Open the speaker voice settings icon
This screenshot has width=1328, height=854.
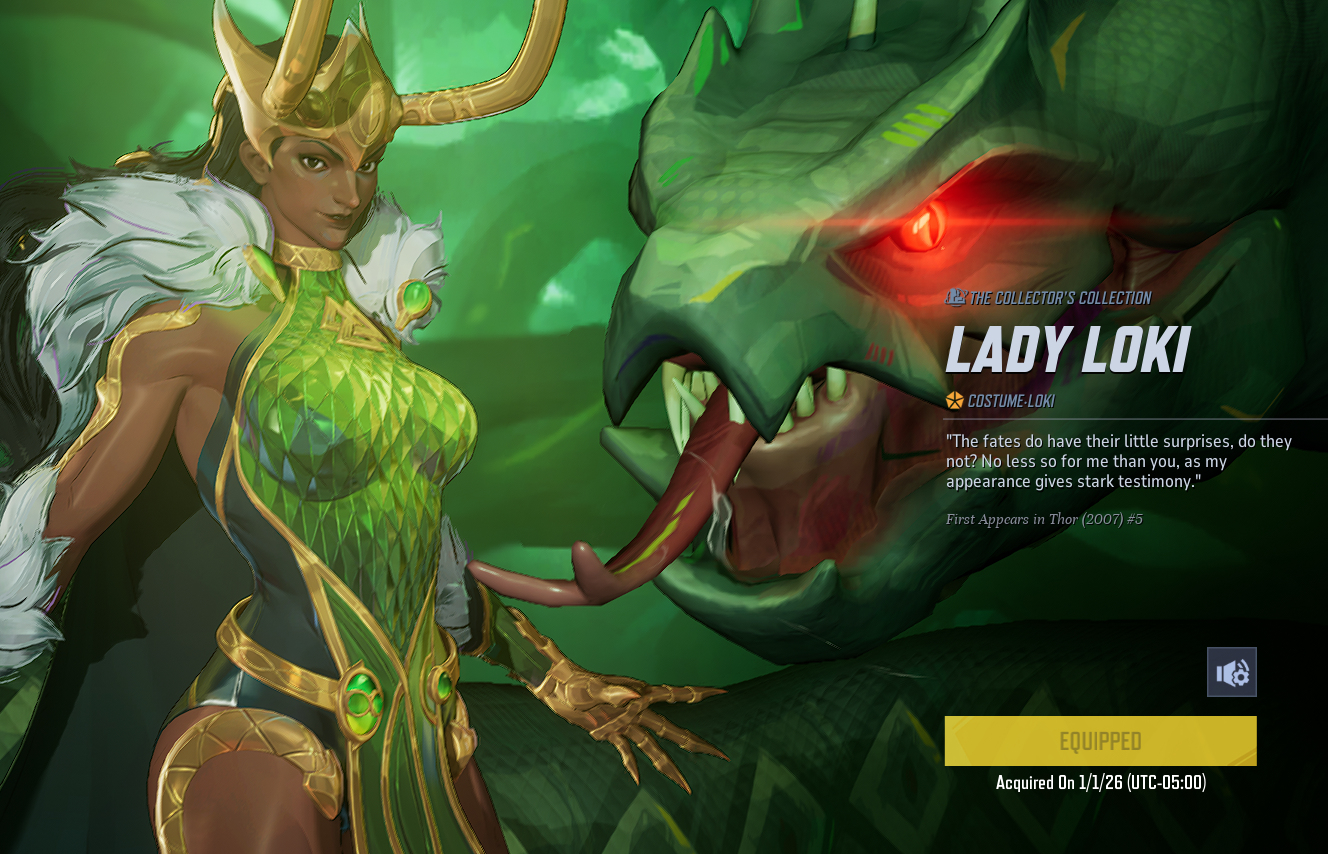1231,672
